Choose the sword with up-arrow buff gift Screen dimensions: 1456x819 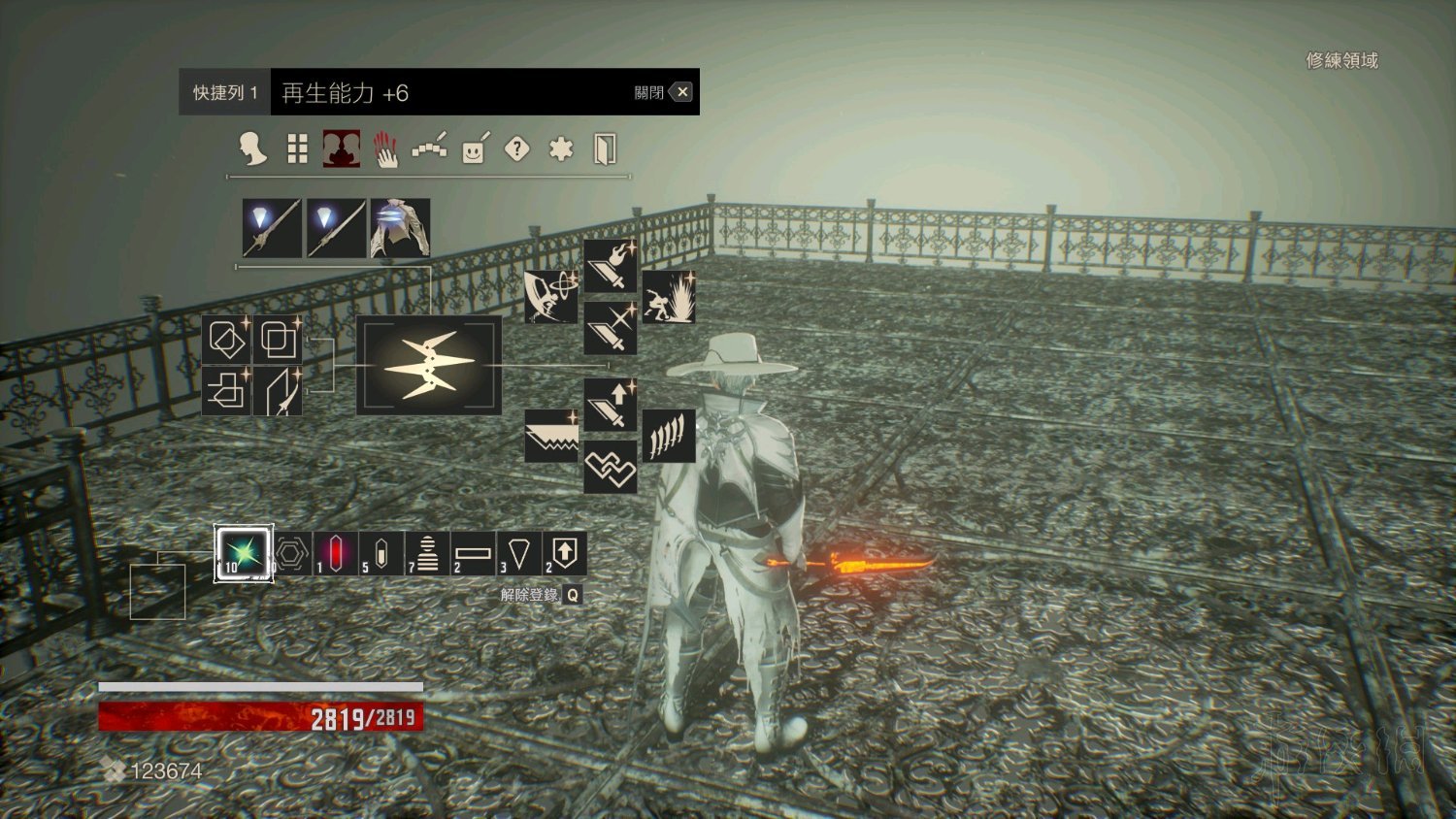[610, 405]
